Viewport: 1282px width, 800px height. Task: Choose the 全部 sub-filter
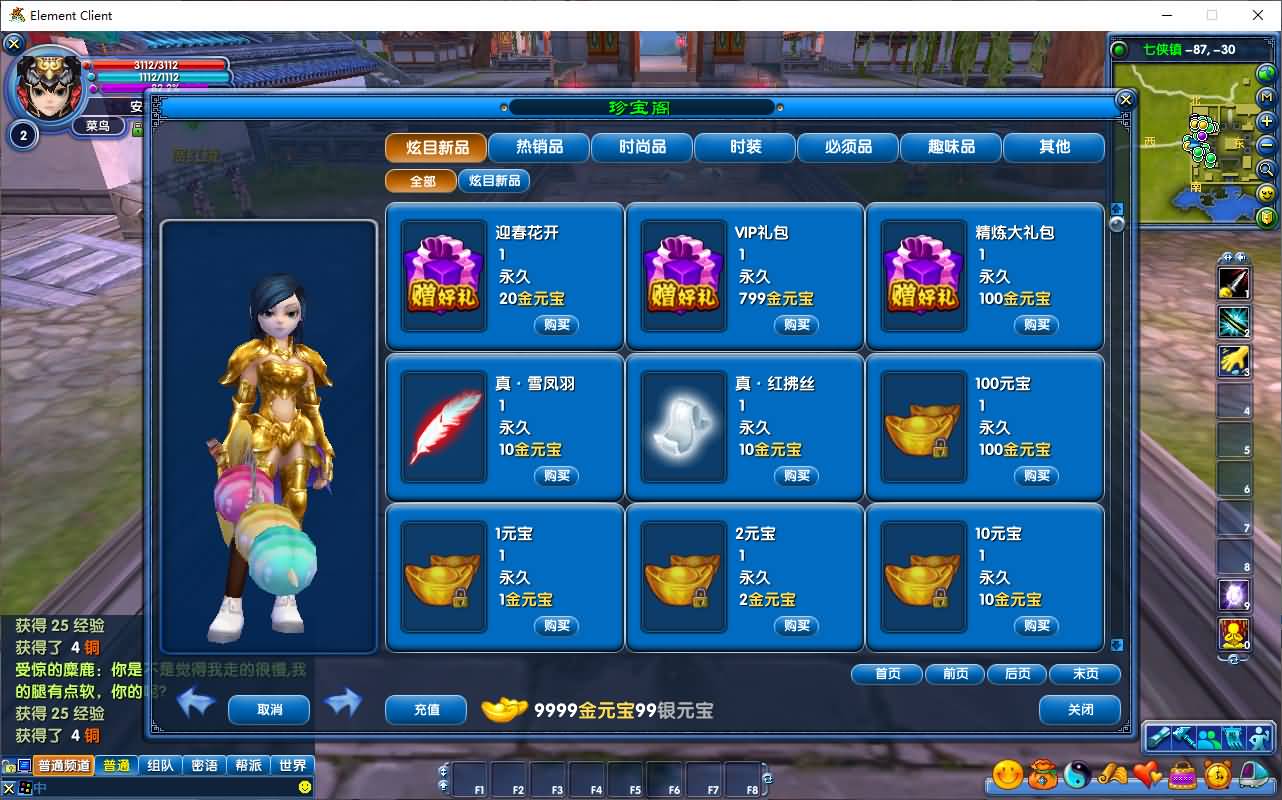pos(422,181)
